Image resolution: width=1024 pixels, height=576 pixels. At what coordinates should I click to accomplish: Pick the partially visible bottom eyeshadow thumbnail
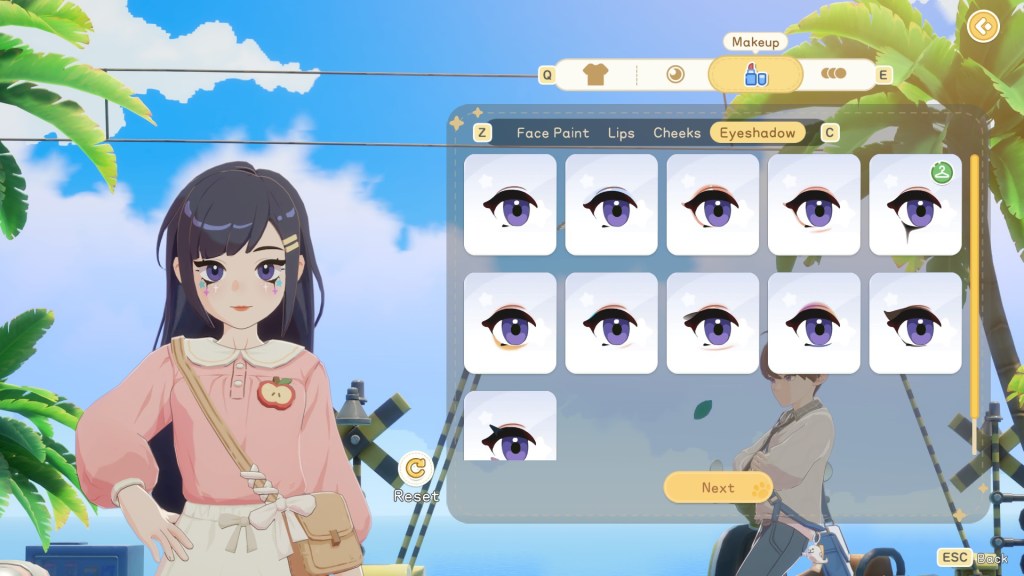pyautogui.click(x=510, y=427)
